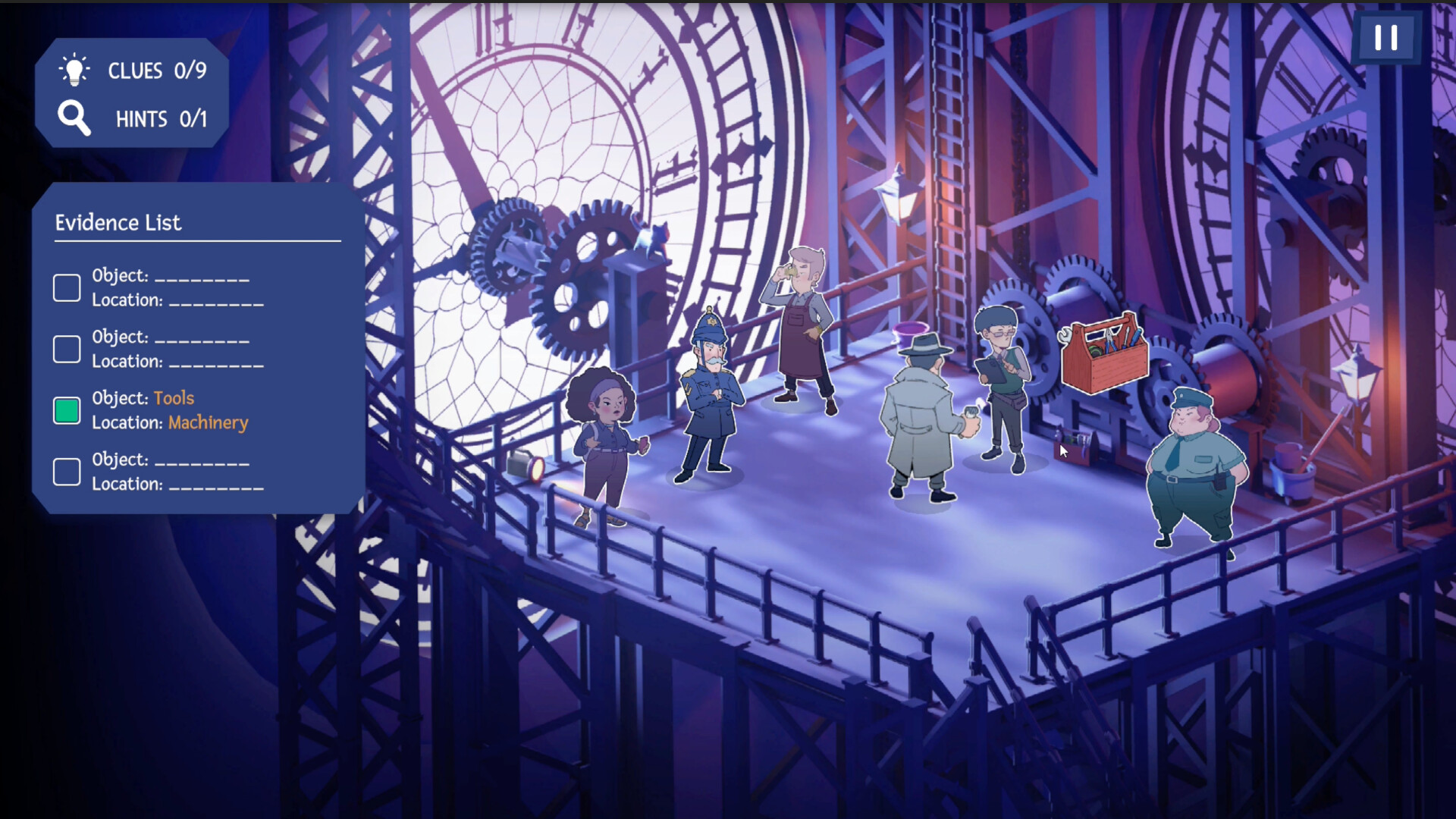This screenshot has width=1456, height=819.
Task: Check the last Evidence List checkbox
Action: pyautogui.click(x=66, y=471)
